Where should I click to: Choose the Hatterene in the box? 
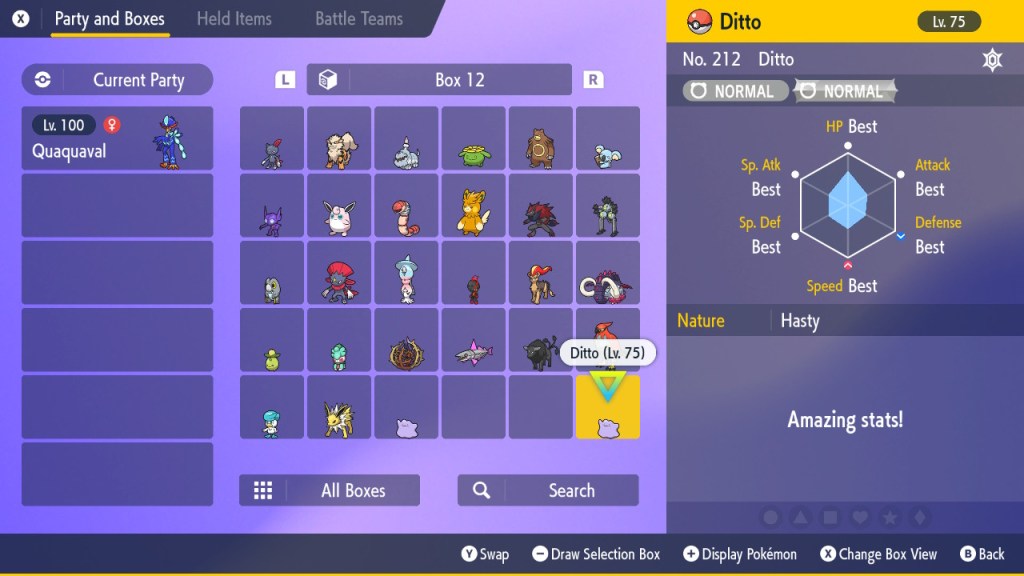tap(406, 273)
